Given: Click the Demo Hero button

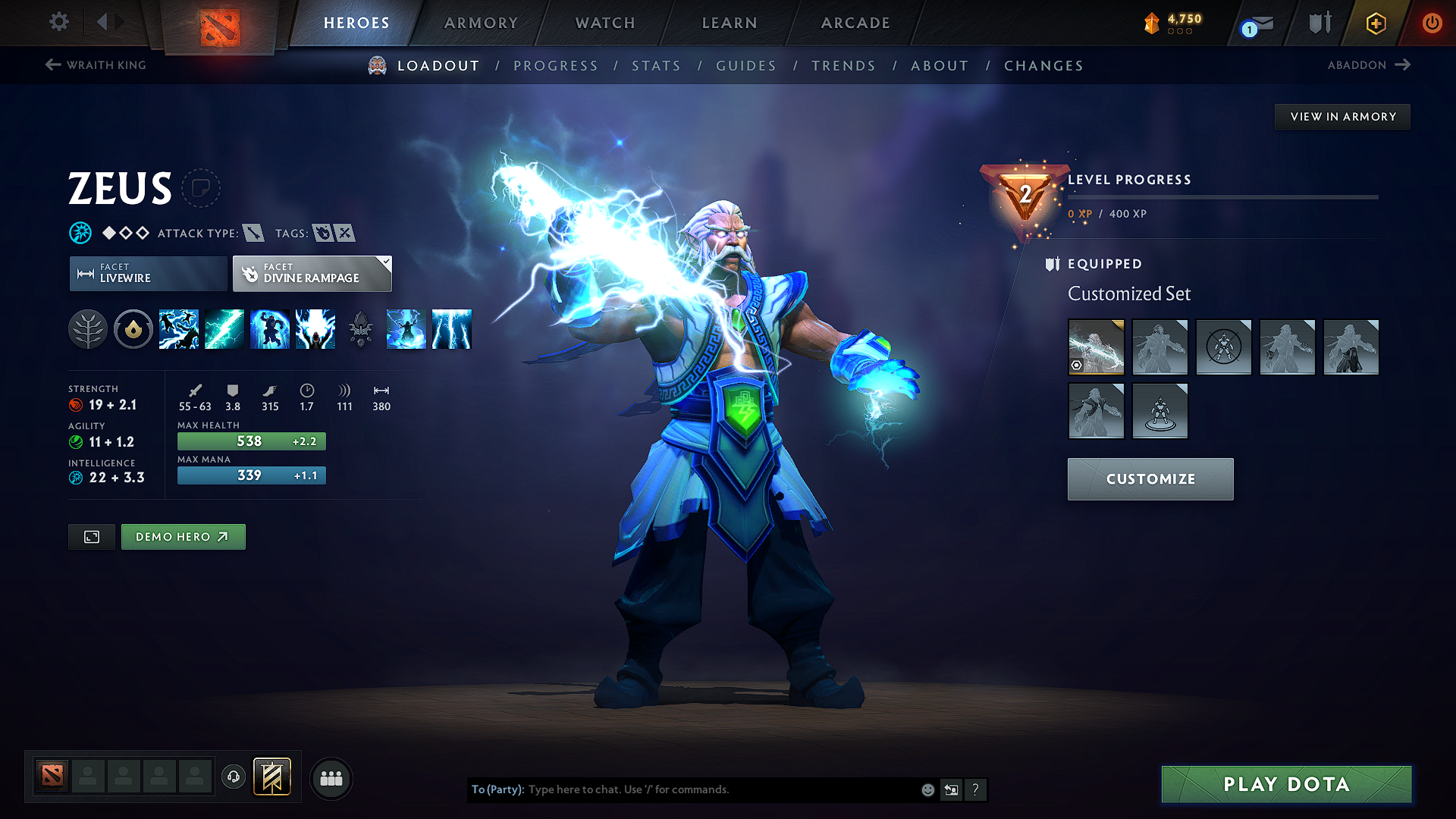Looking at the screenshot, I should click(x=183, y=536).
